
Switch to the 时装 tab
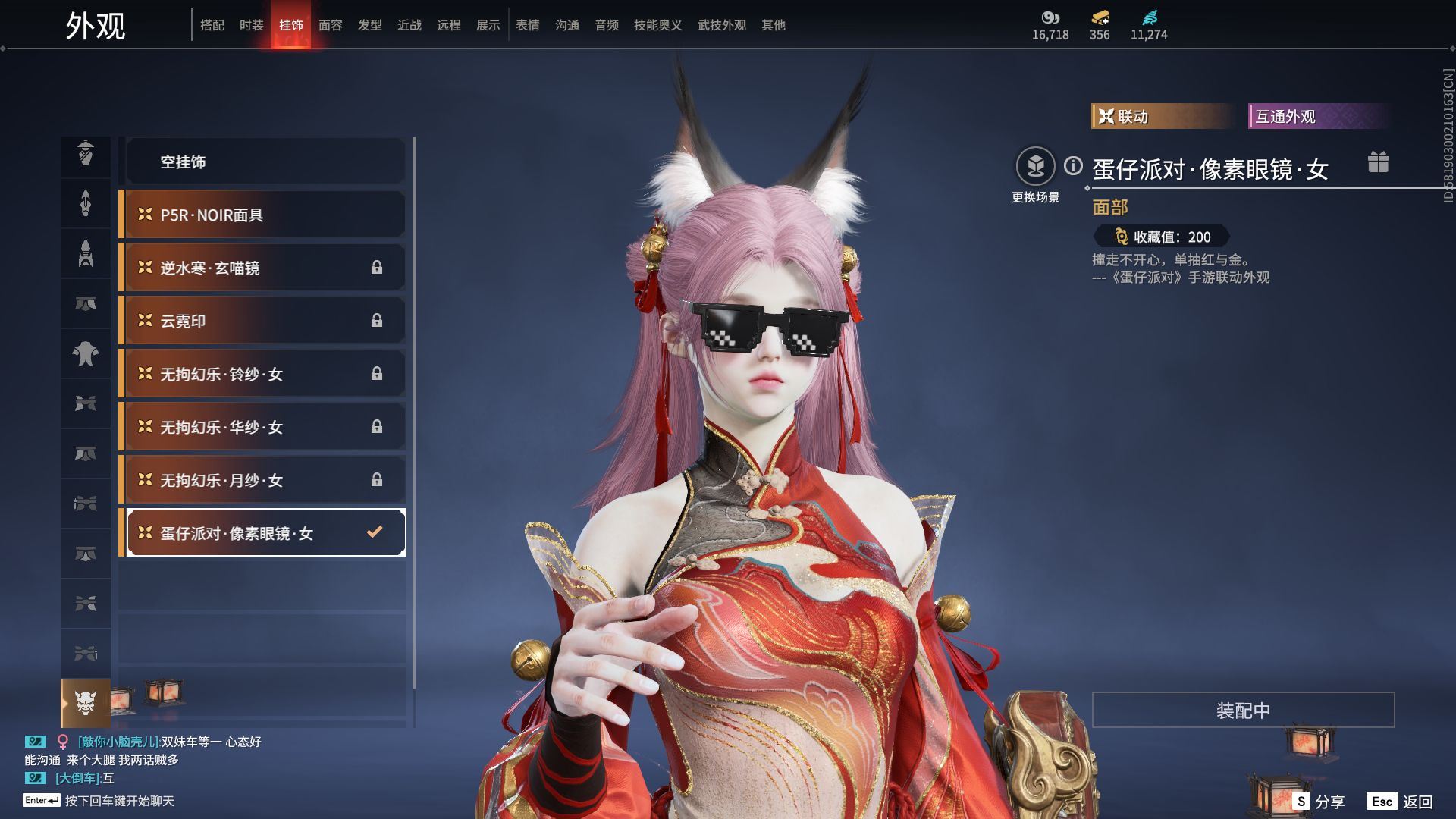click(x=251, y=25)
